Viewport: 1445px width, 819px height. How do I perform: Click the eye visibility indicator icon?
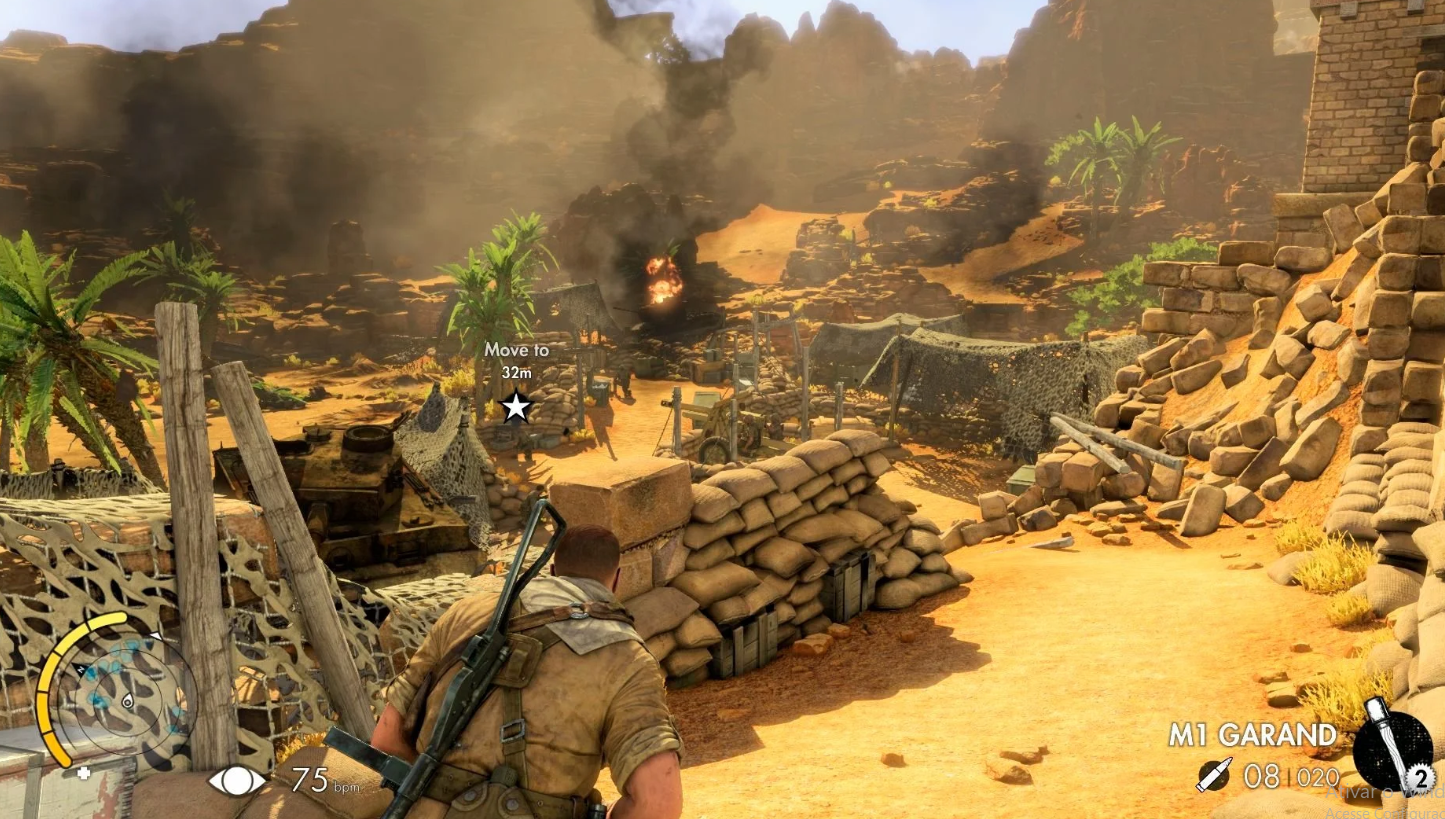pyautogui.click(x=237, y=780)
